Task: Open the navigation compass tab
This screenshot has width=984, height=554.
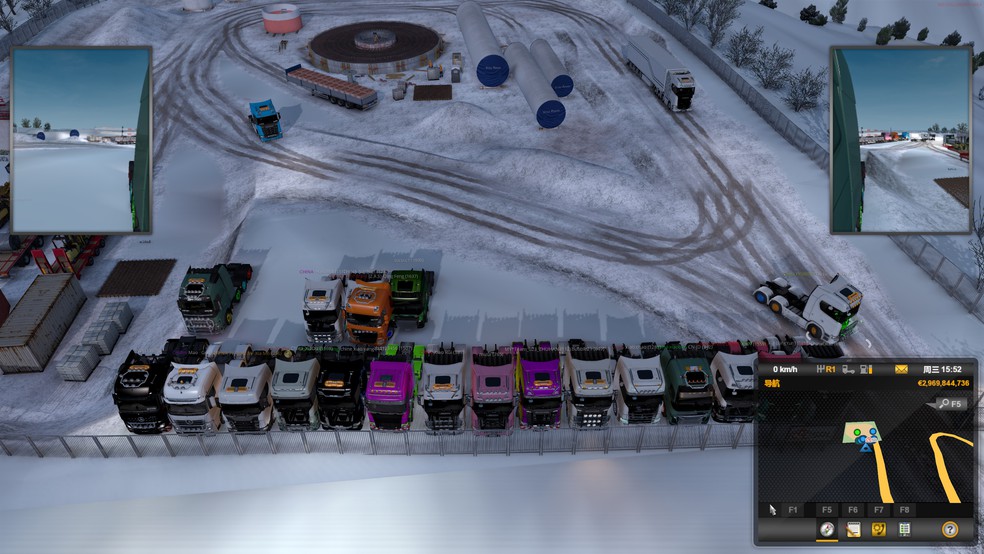Action: pos(827,529)
